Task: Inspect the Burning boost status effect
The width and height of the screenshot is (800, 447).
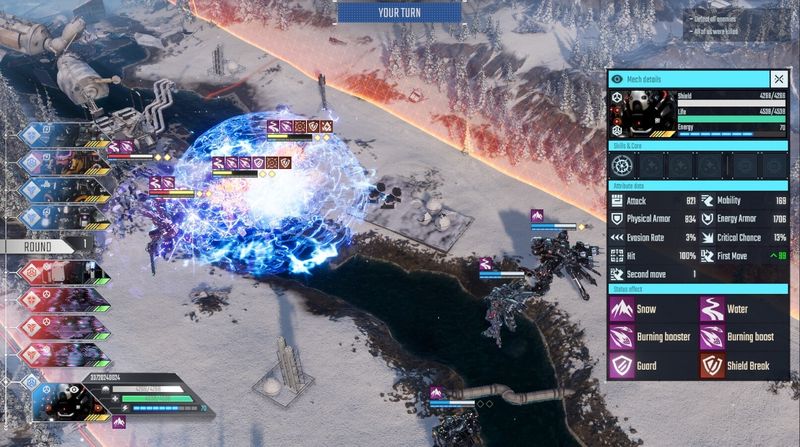Action: click(711, 338)
